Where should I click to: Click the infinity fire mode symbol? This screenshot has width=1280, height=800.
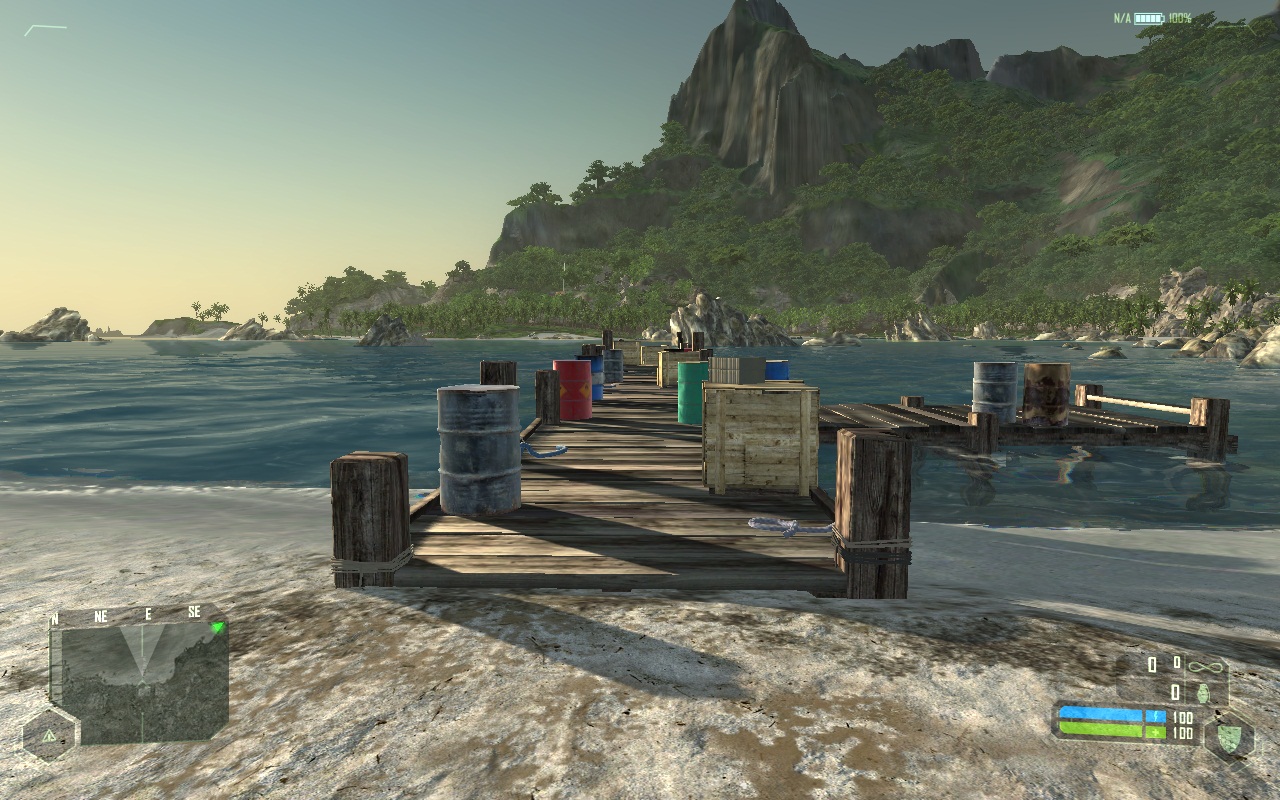click(x=1207, y=664)
